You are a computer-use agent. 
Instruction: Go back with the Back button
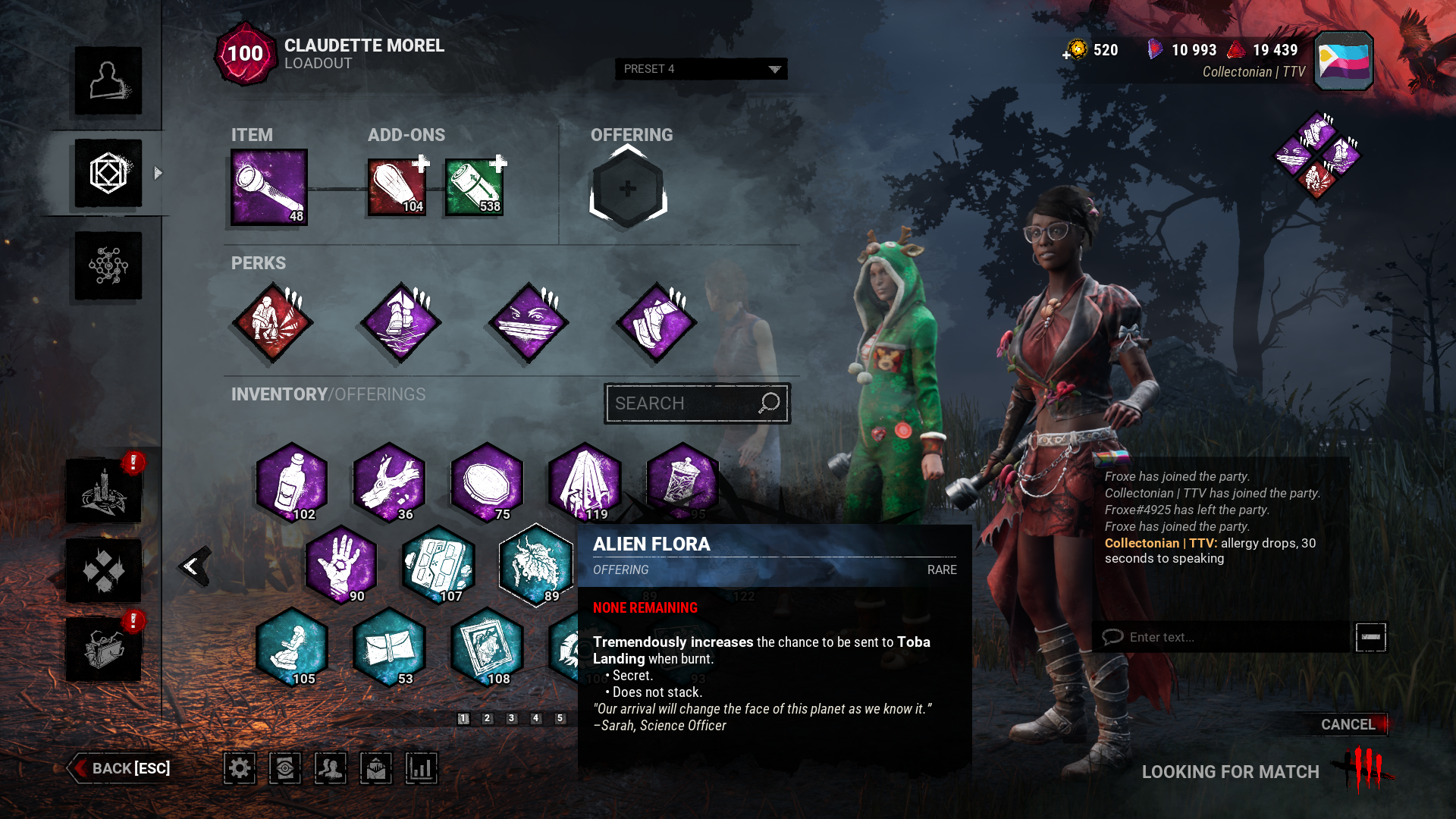121,768
